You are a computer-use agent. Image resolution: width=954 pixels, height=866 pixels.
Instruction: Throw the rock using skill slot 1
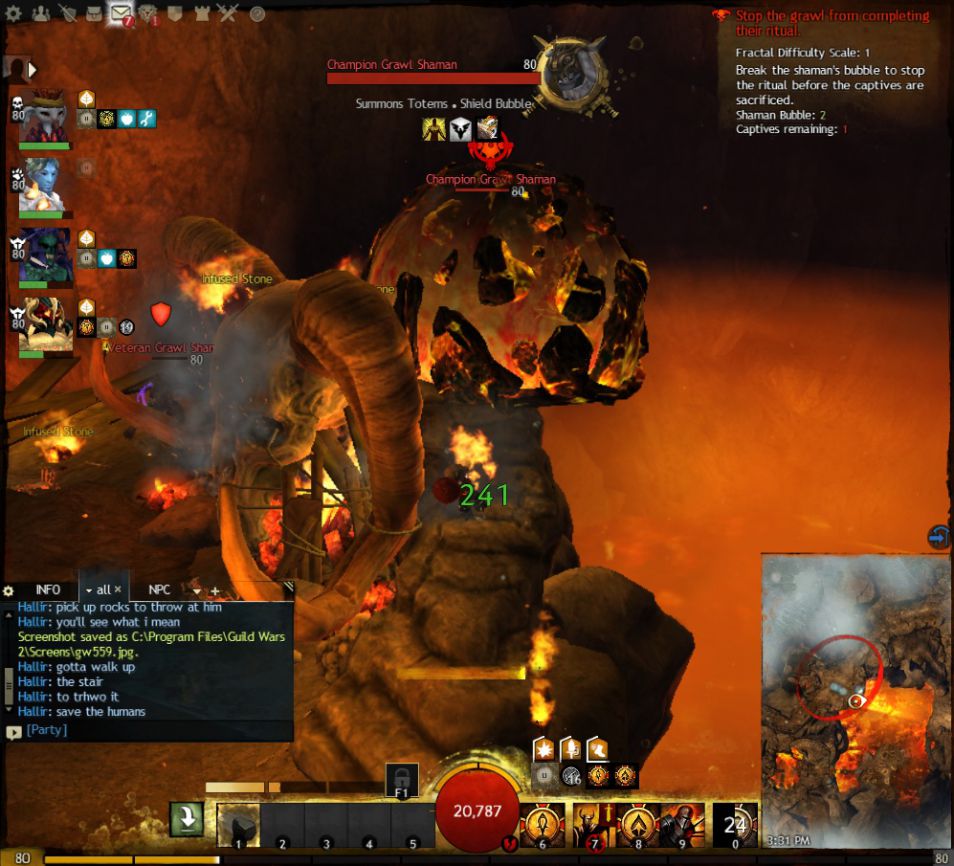238,825
